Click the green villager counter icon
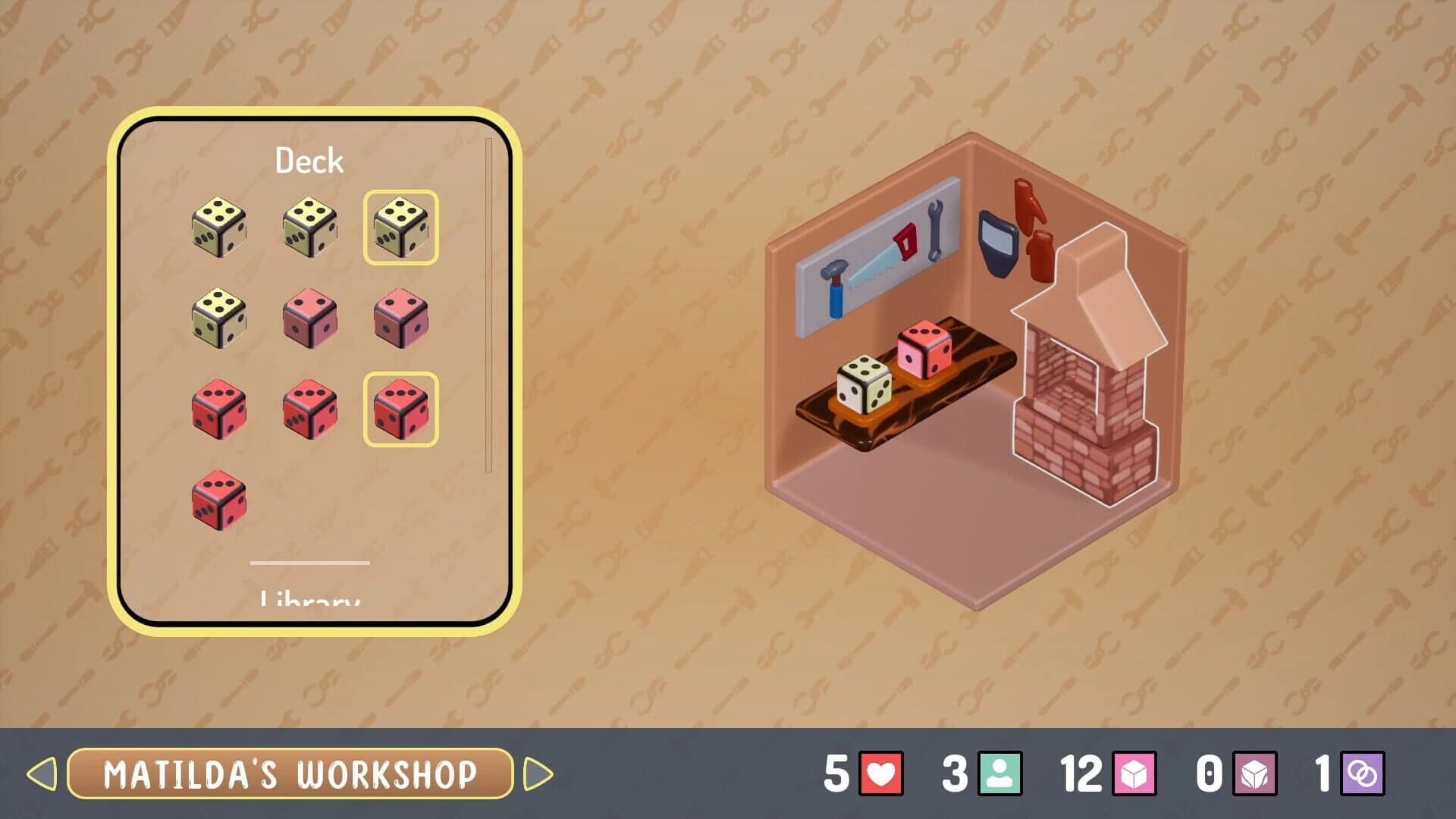Image resolution: width=1456 pixels, height=819 pixels. coord(999,772)
